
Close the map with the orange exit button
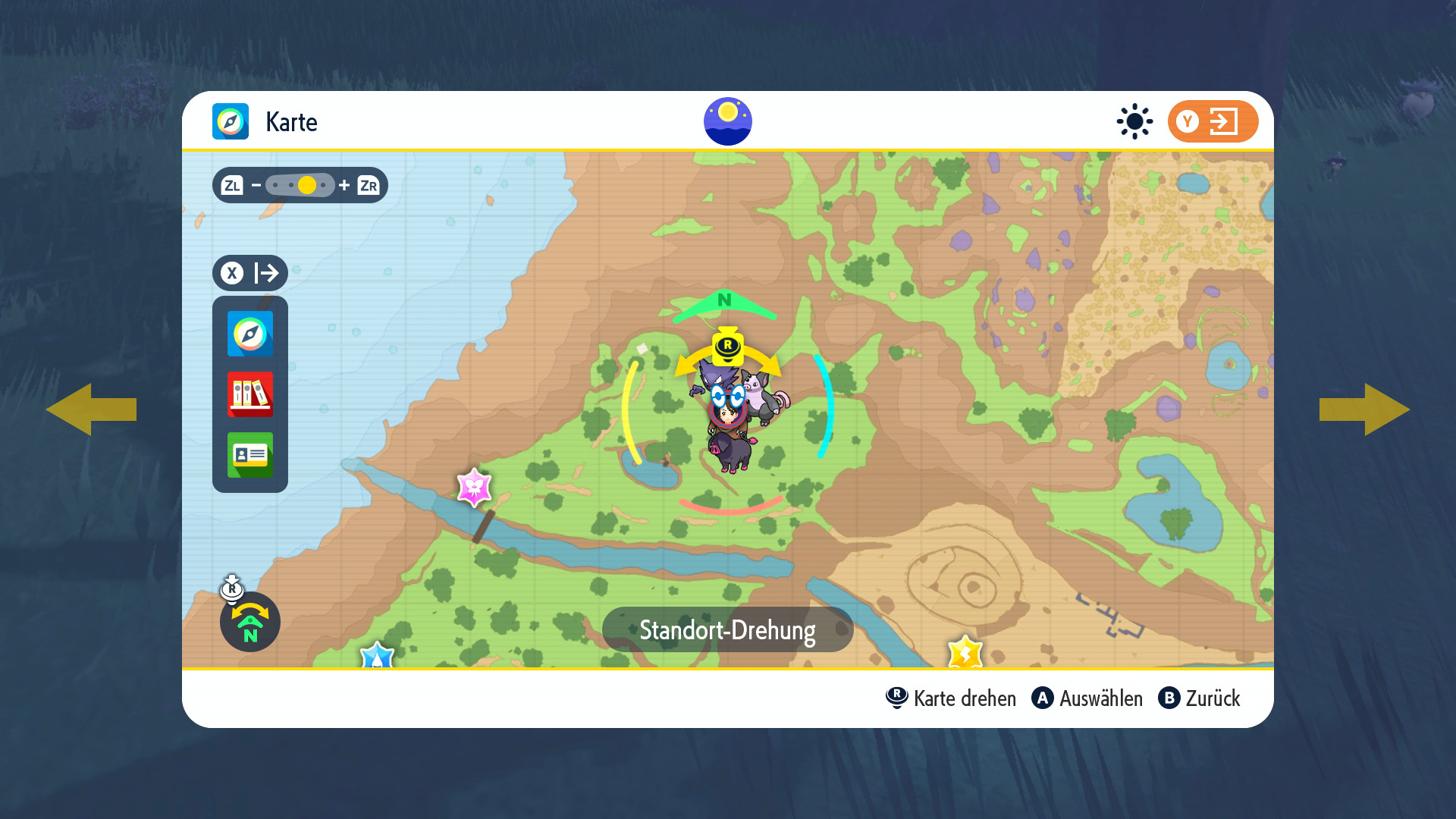[1212, 121]
